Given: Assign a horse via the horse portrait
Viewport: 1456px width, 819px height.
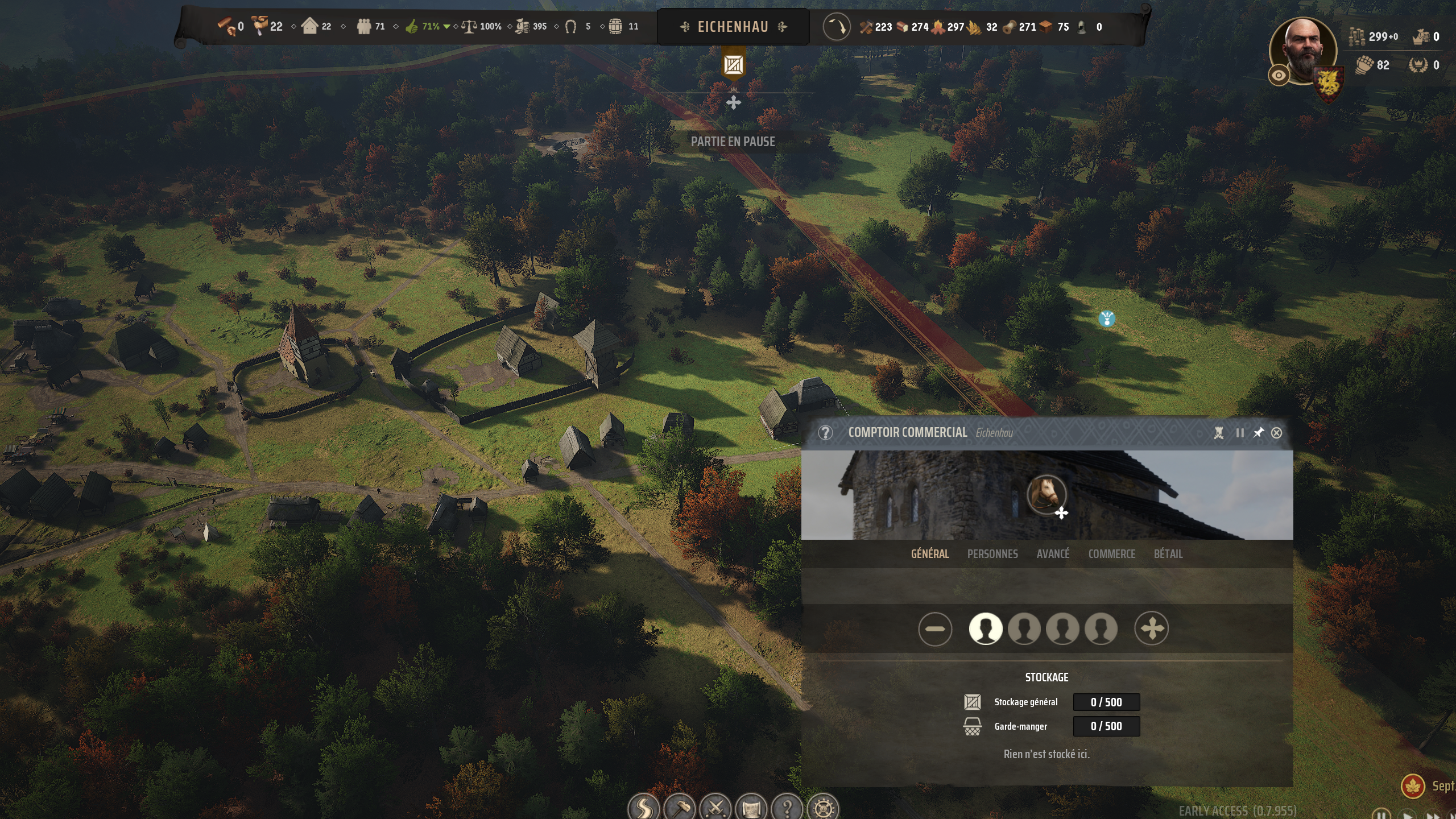Looking at the screenshot, I should 1046,494.
